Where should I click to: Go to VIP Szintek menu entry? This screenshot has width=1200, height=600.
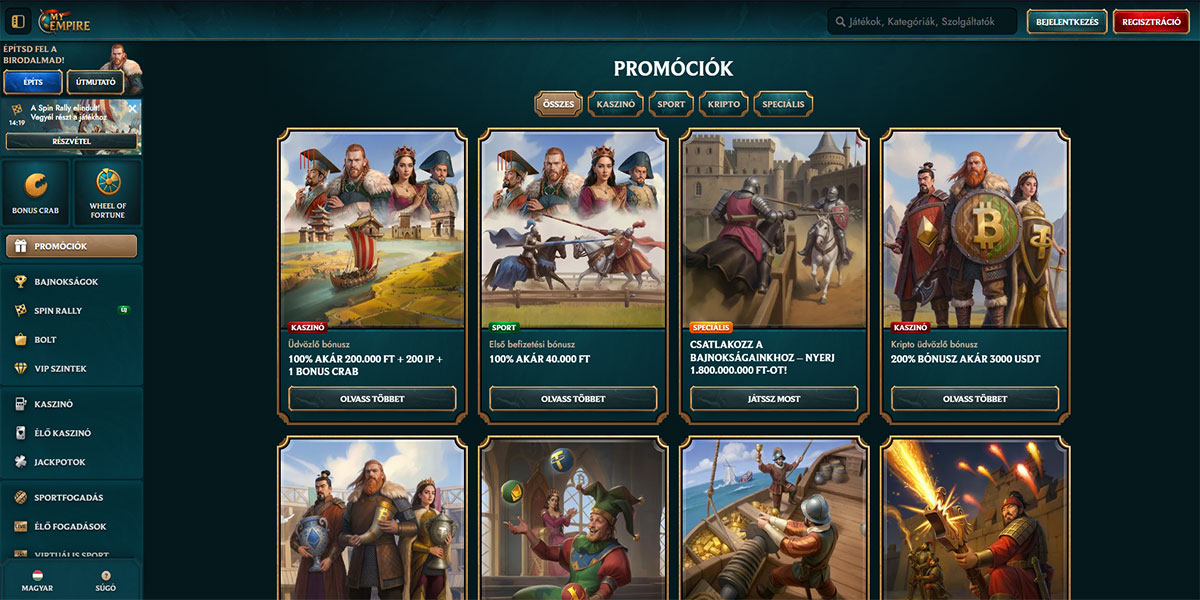click(62, 369)
